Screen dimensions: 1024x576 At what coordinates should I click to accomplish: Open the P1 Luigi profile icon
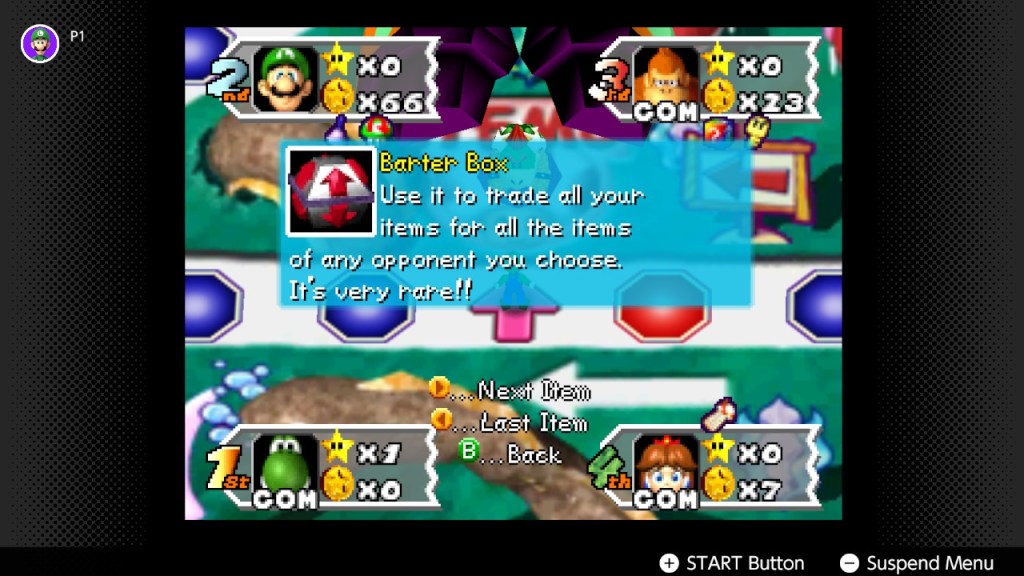click(x=40, y=43)
